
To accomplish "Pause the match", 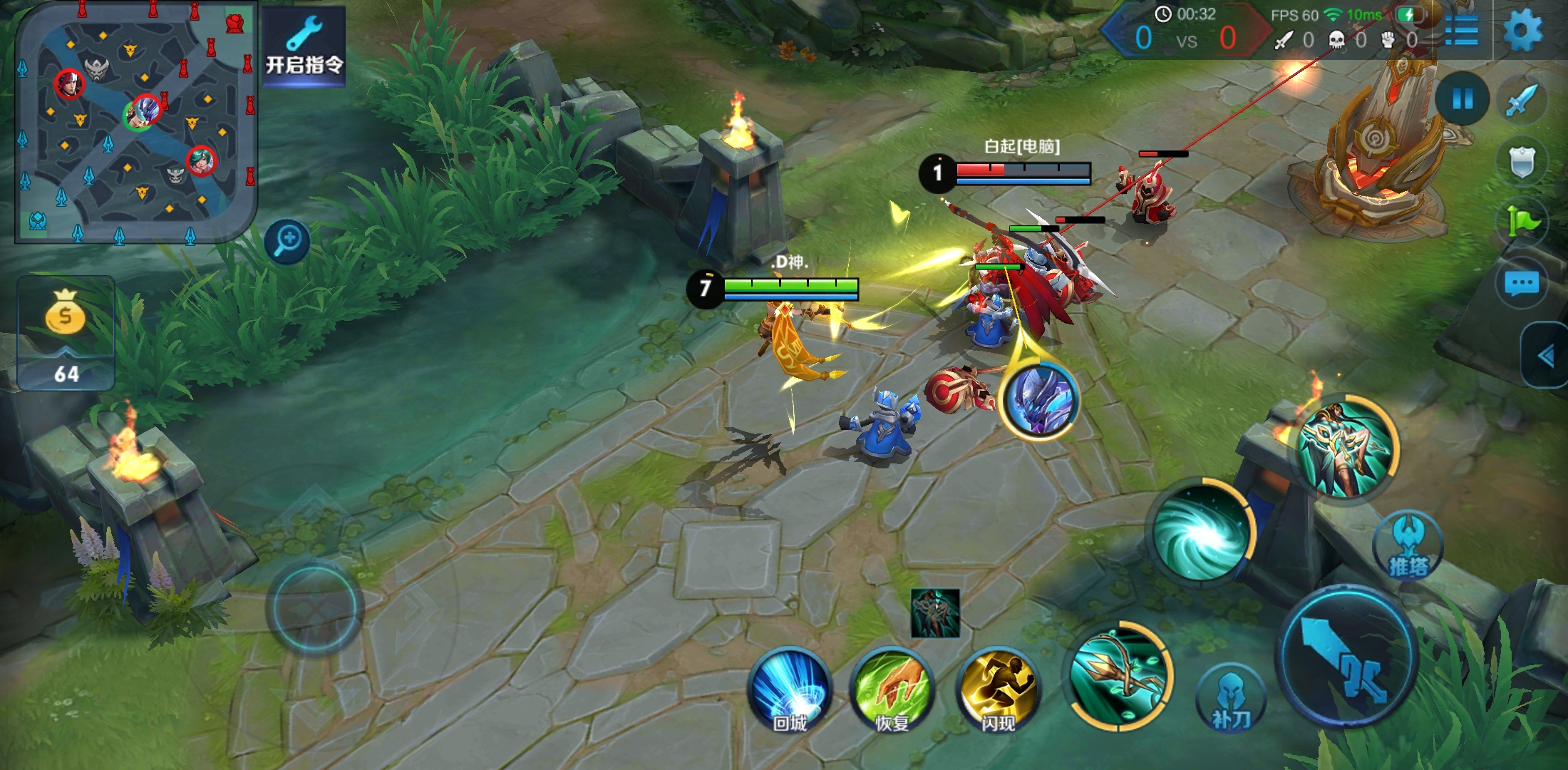I will 1463,99.
